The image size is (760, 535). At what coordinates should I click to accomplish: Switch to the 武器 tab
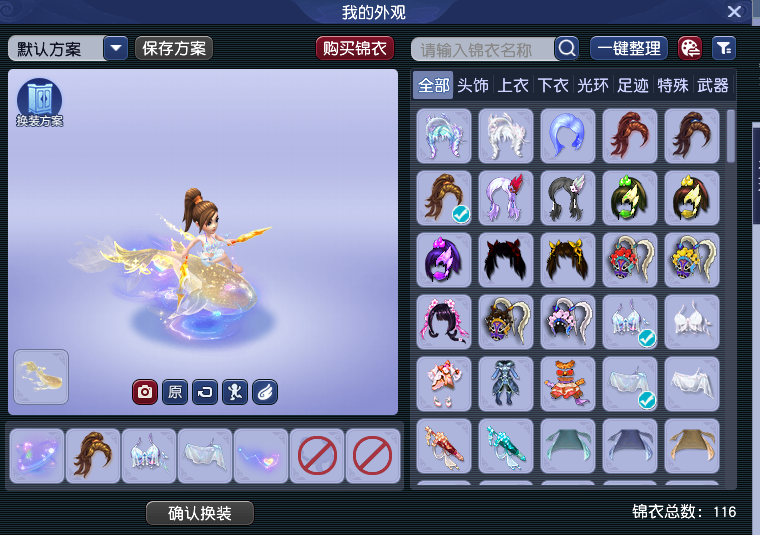point(713,86)
